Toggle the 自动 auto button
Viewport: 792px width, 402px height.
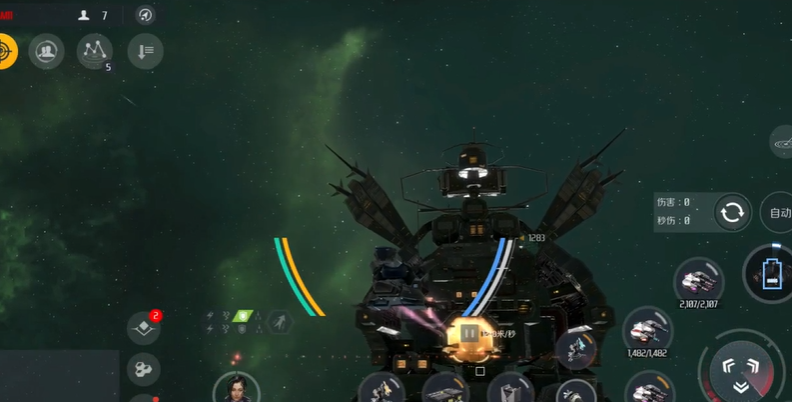pos(777,212)
